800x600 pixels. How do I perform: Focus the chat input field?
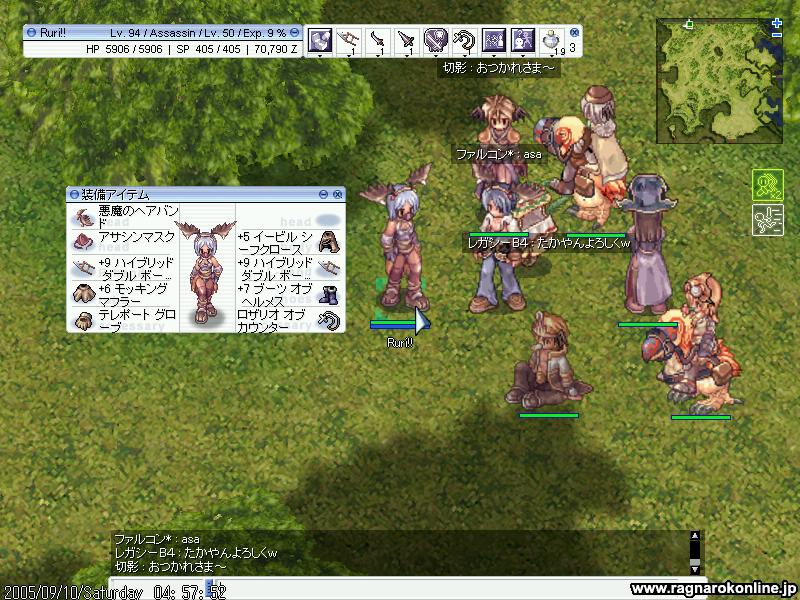400,590
